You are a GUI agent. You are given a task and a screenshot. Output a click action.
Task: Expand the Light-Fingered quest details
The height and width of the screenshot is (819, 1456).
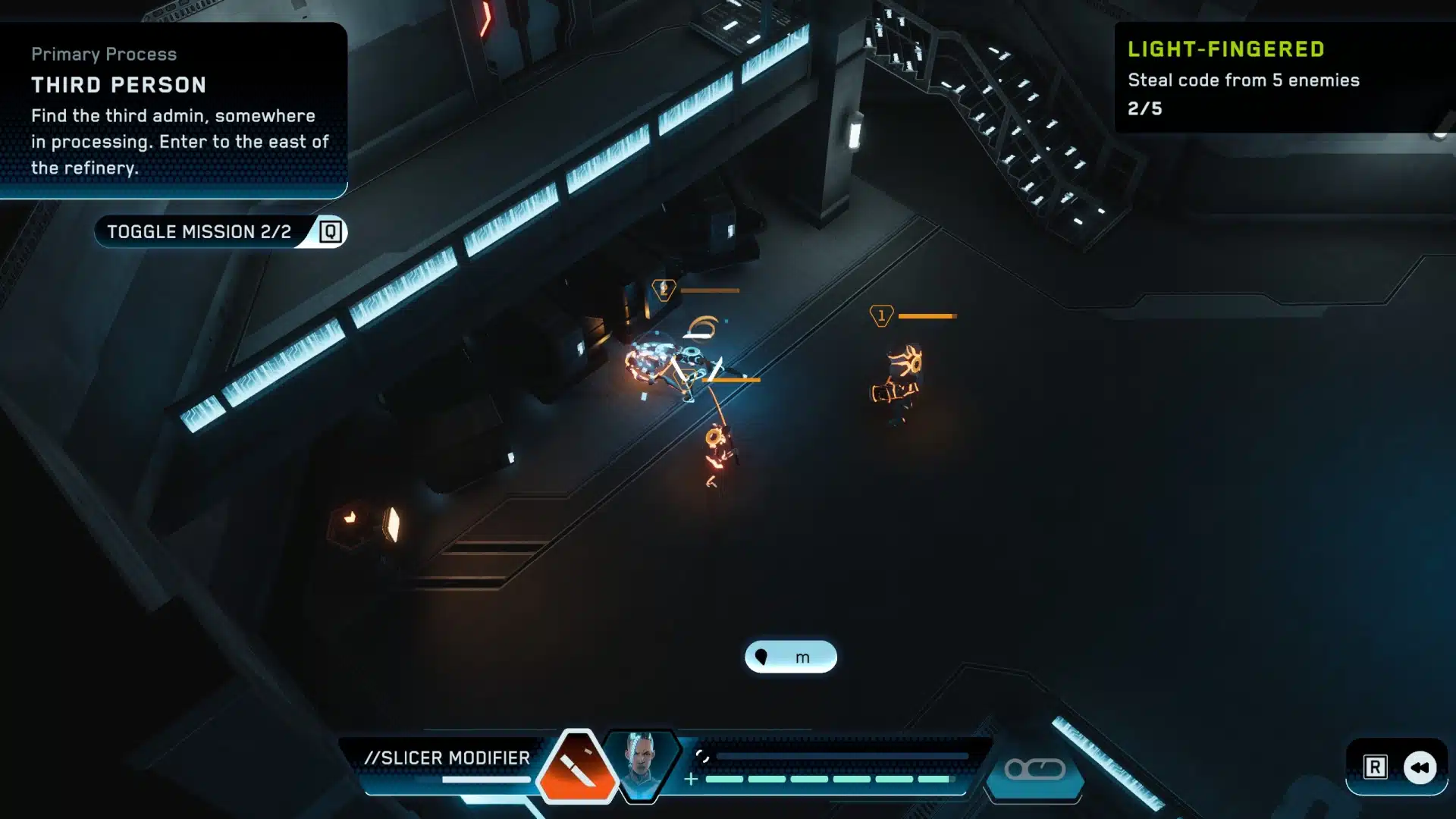click(x=1242, y=80)
